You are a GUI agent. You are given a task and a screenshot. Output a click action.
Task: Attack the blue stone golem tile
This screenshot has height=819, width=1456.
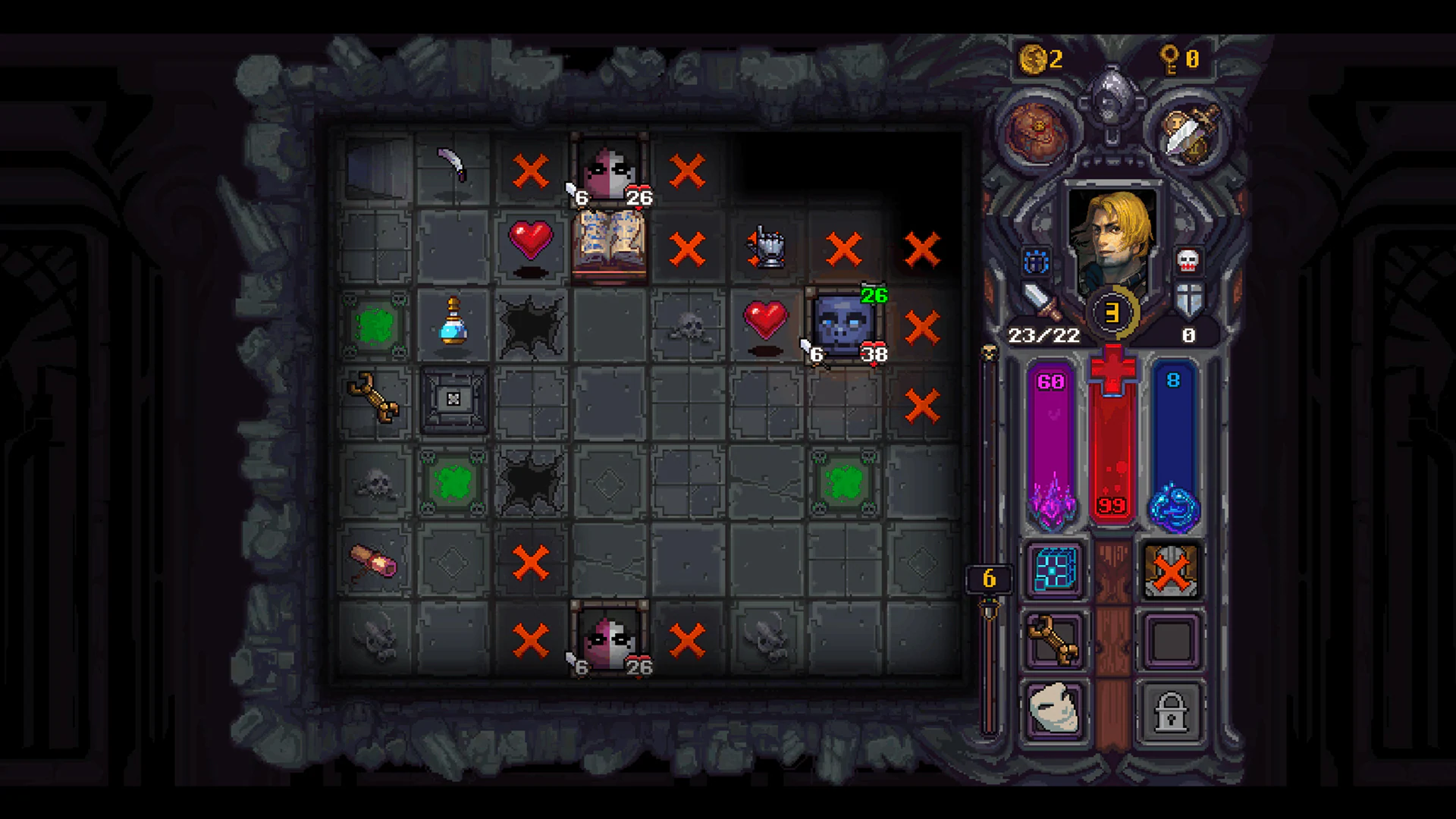coord(843,325)
